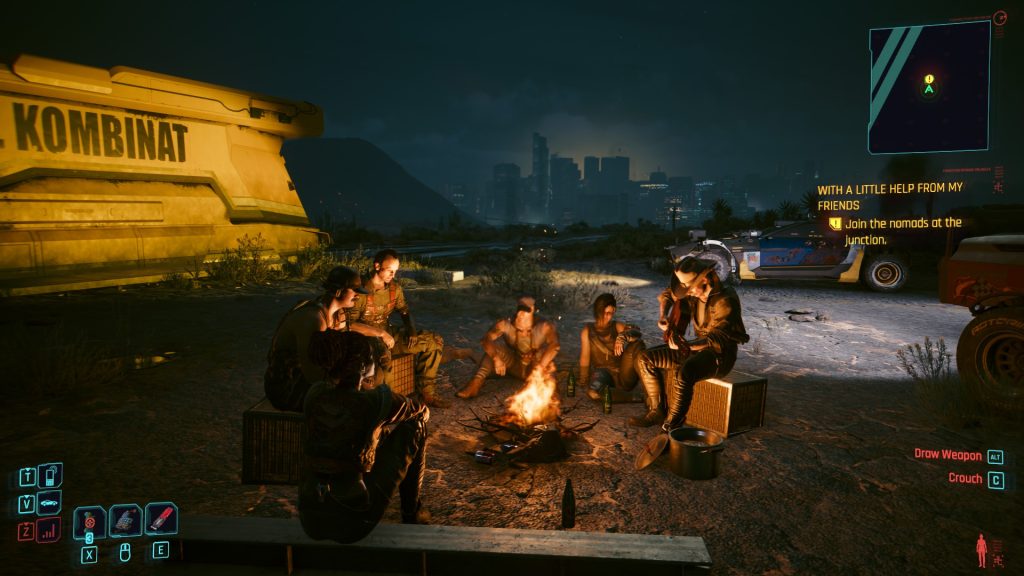The width and height of the screenshot is (1024, 576).
Task: Click the red stance figure icon
Action: click(981, 549)
